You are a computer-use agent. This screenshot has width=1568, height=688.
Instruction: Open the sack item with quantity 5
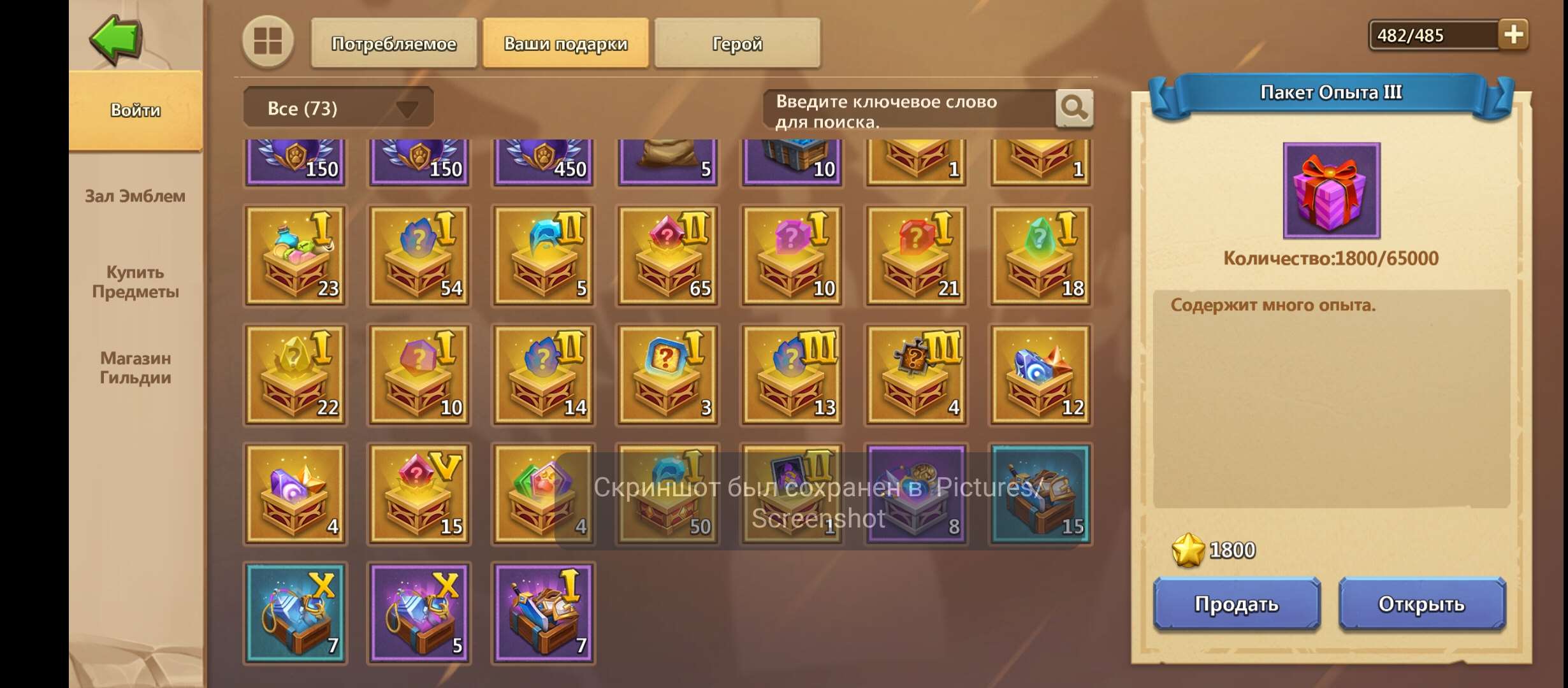click(666, 161)
